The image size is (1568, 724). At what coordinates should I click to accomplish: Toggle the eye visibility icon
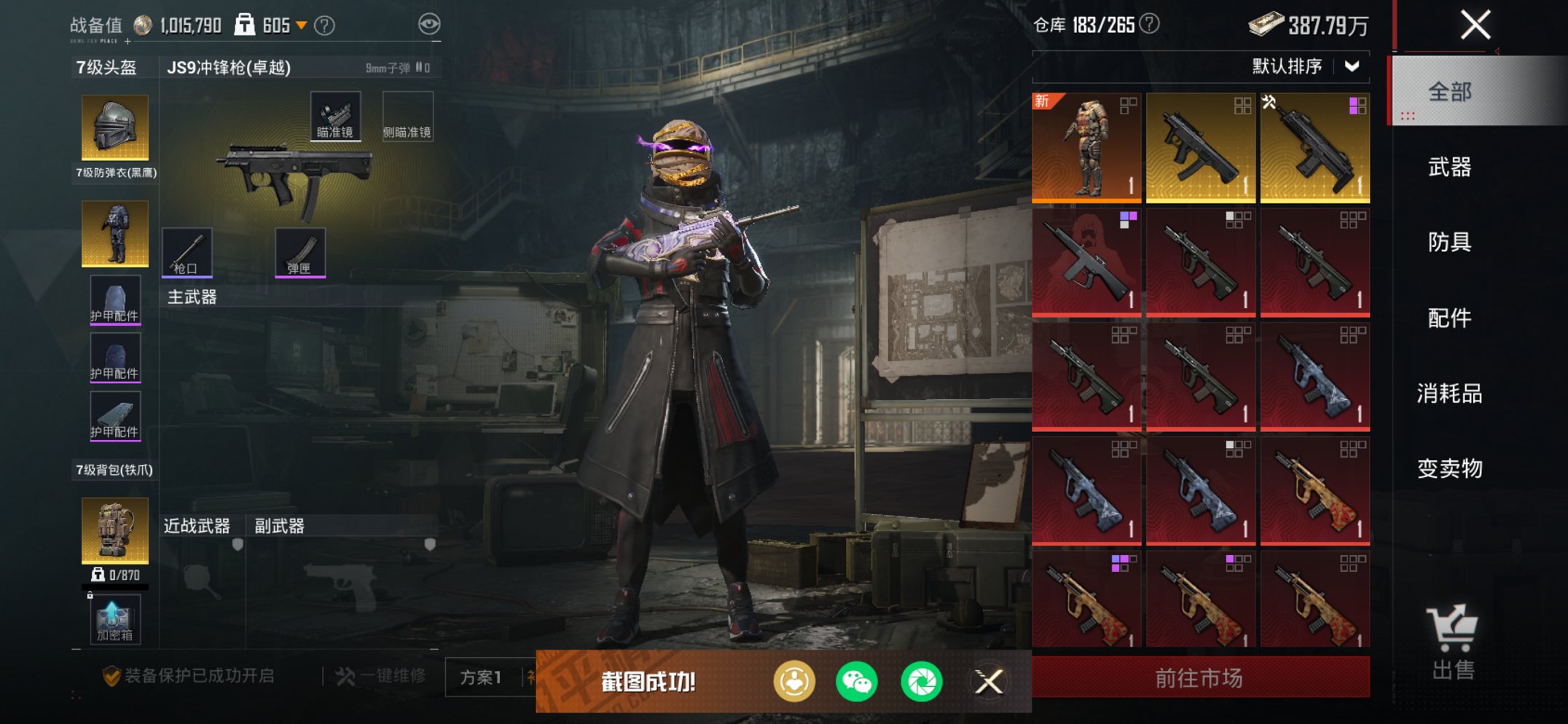429,25
